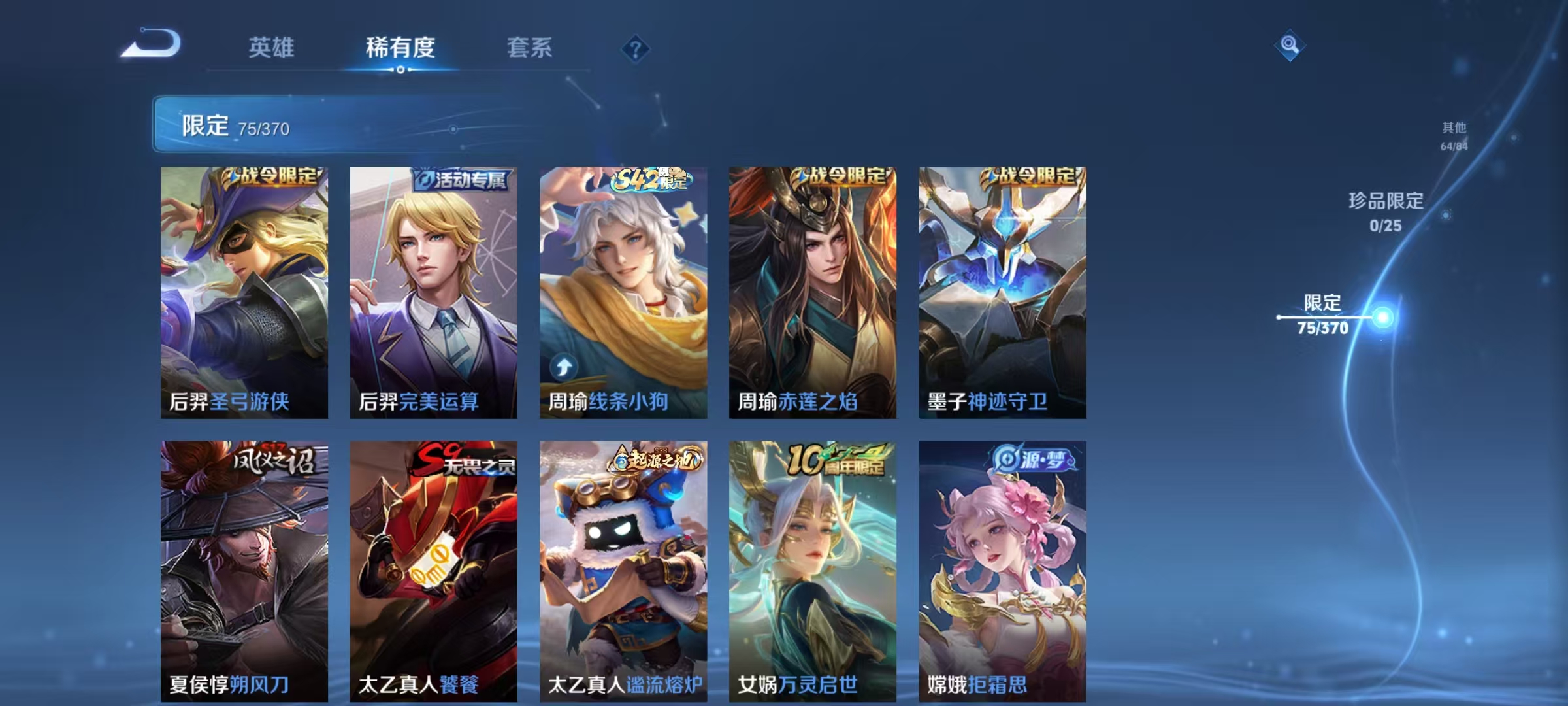Open the 后羿完美运算 skin card
Image resolution: width=1568 pixels, height=706 pixels.
(x=434, y=294)
